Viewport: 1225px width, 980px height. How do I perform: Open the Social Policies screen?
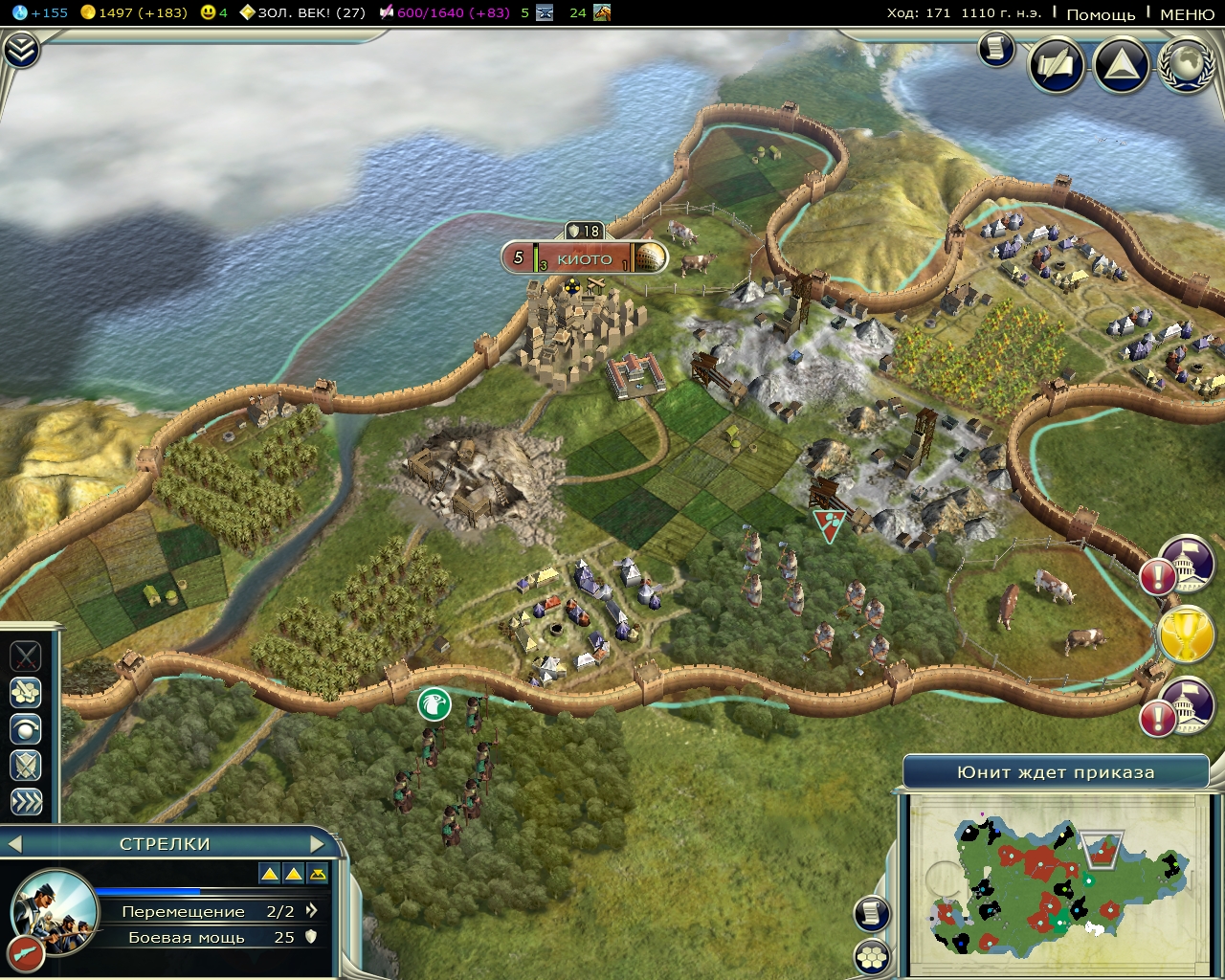tap(1056, 65)
